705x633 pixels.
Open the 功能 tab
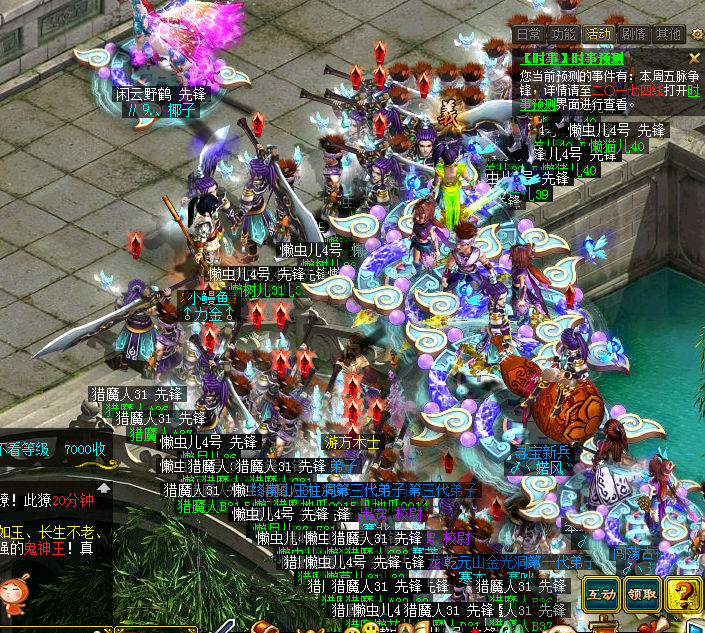click(x=563, y=34)
